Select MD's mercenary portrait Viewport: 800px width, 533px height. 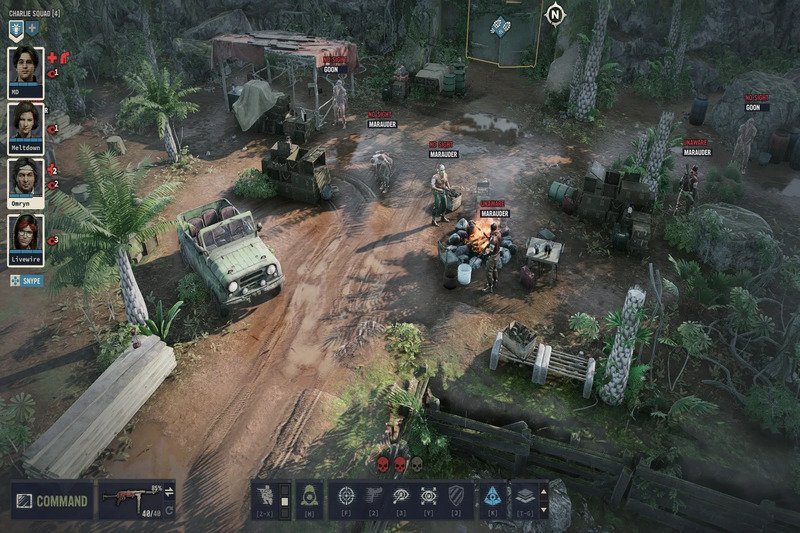(25, 69)
